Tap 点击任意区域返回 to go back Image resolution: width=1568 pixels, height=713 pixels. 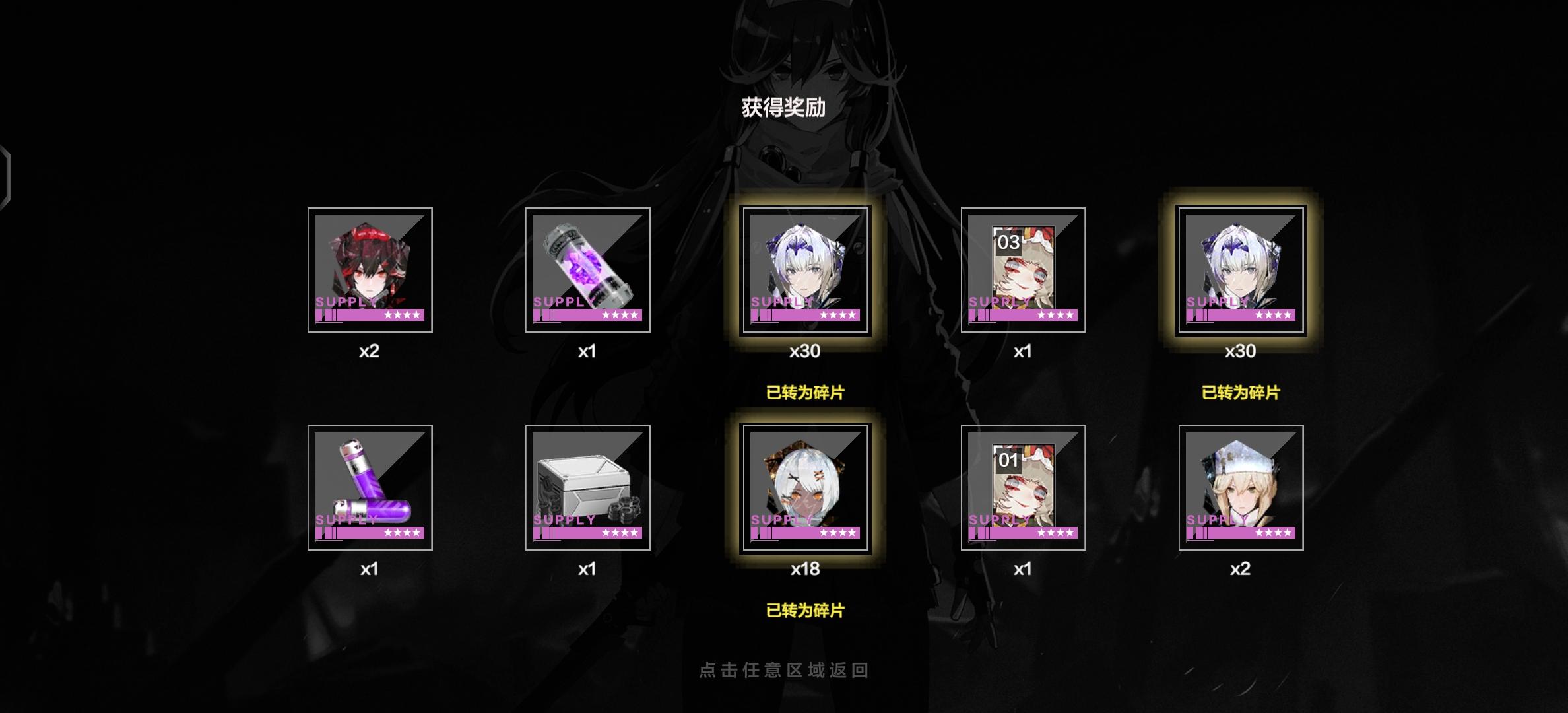[783, 669]
